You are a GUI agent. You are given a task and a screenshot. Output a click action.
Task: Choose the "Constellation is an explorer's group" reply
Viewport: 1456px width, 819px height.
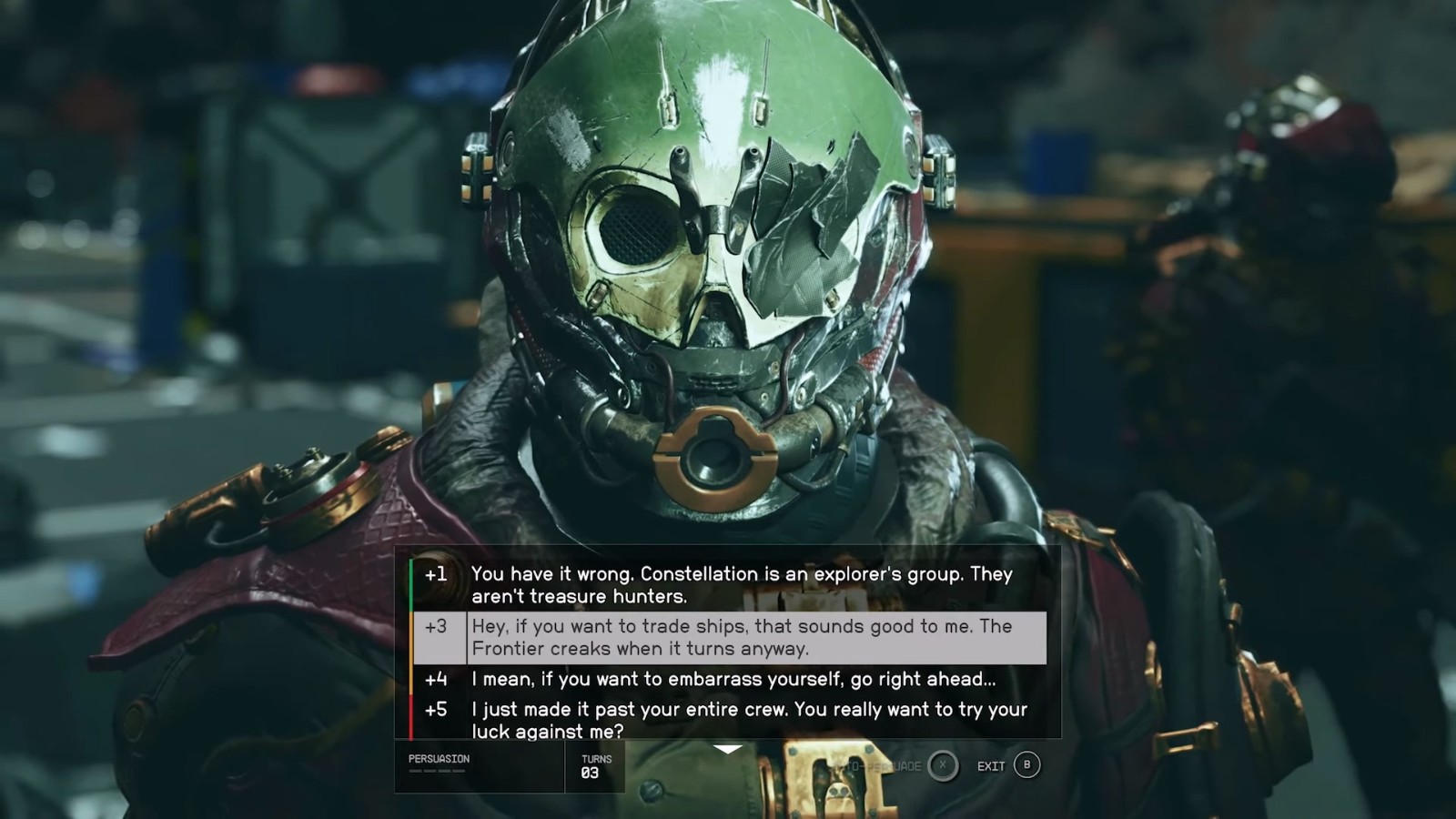click(741, 585)
